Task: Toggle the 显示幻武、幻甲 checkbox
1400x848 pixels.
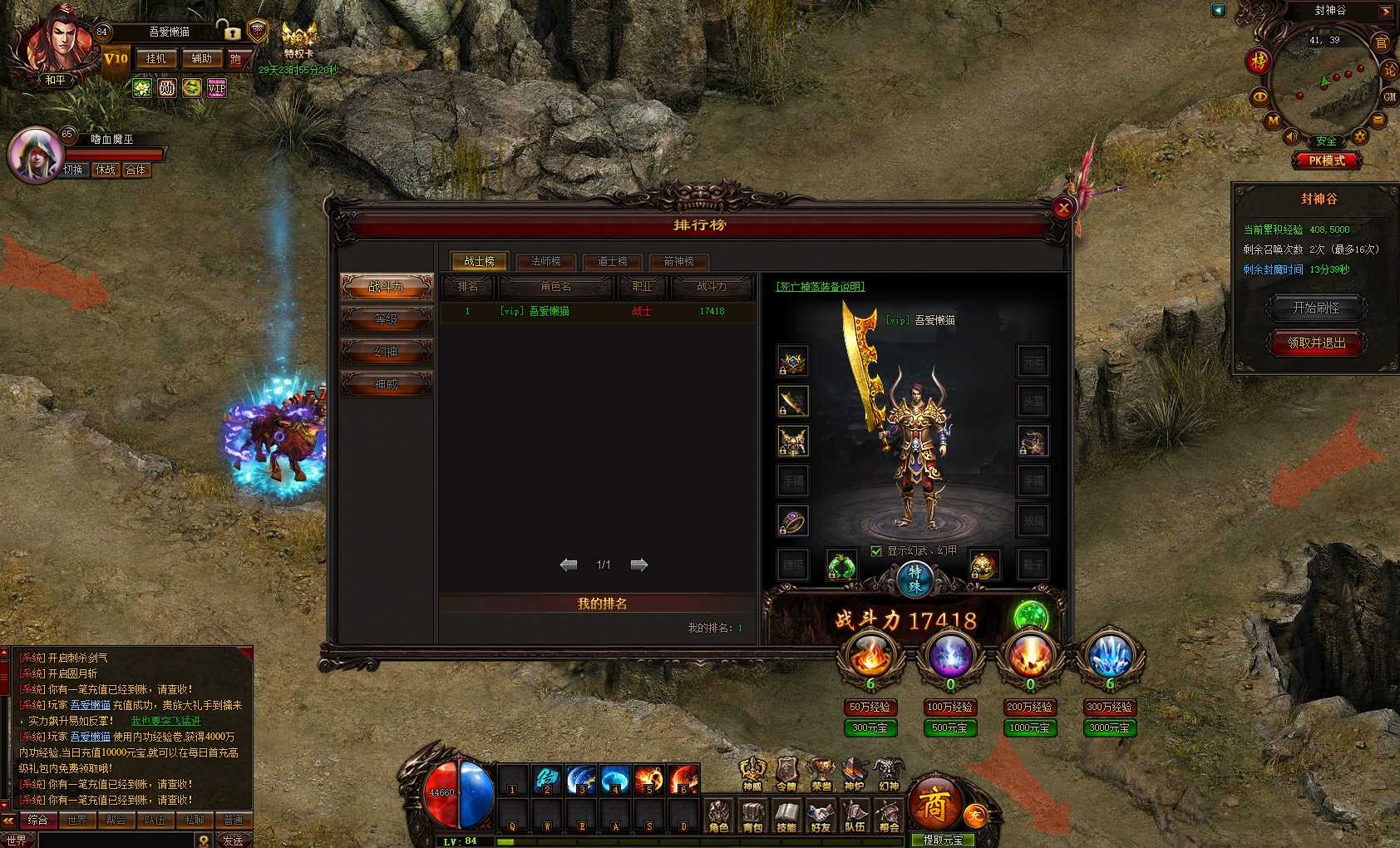Action: (x=875, y=550)
